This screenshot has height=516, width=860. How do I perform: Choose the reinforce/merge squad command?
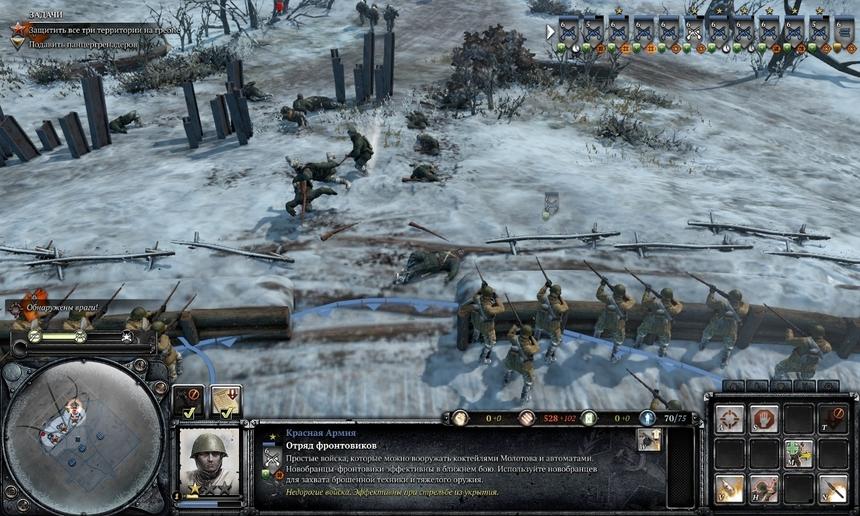(x=798, y=453)
